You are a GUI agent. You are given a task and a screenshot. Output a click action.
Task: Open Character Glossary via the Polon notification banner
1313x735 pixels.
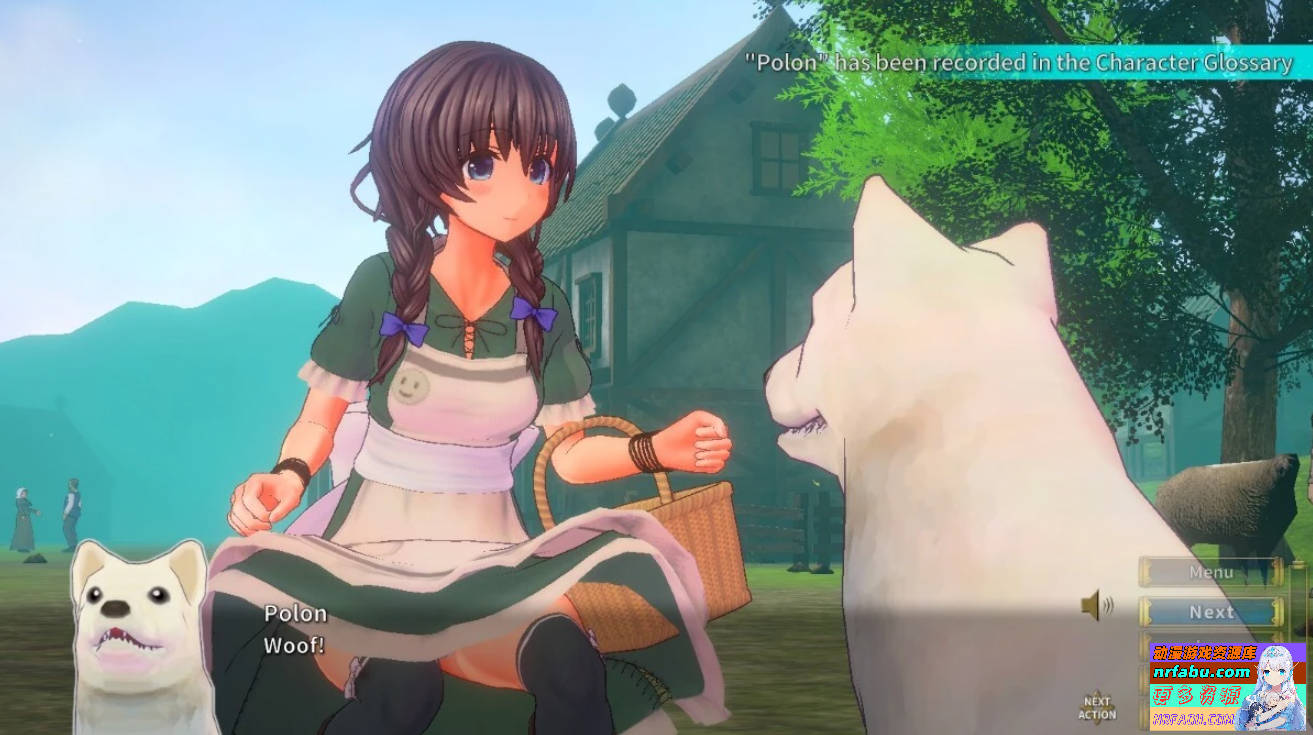1020,62
